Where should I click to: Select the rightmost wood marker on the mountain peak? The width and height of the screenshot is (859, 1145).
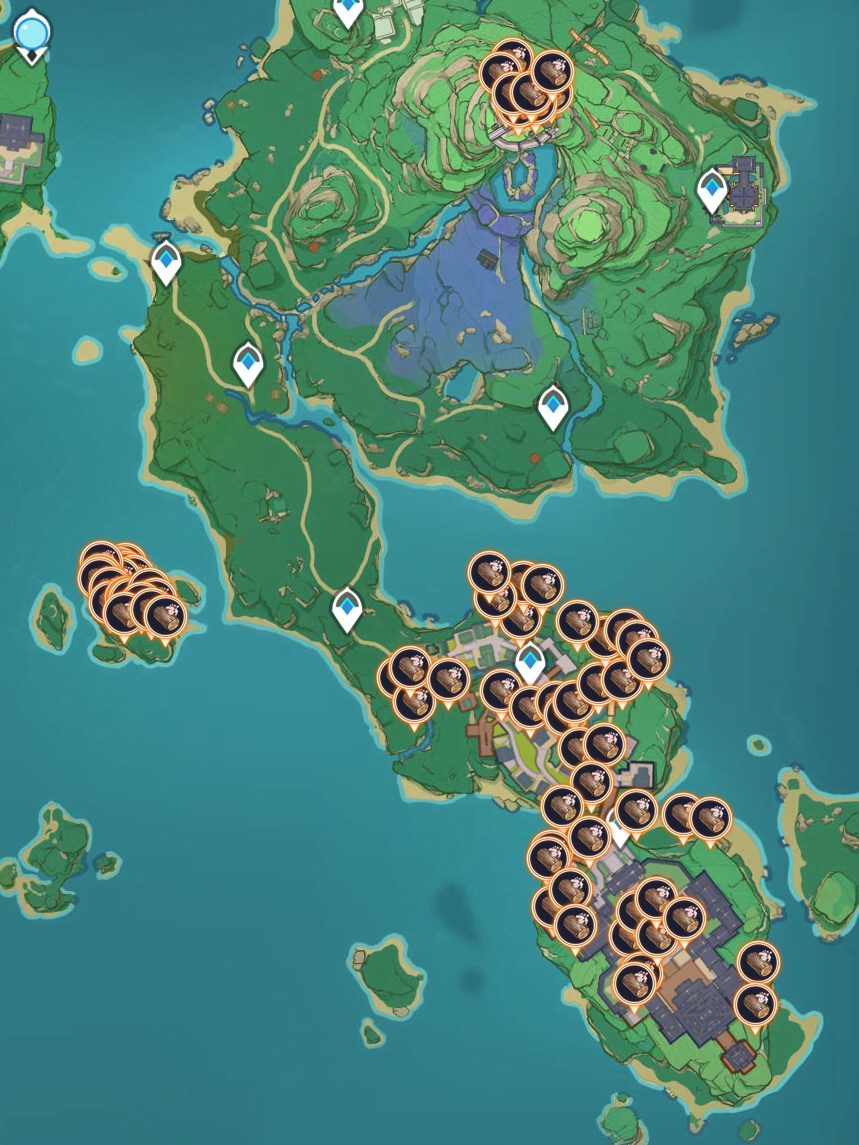click(x=551, y=72)
